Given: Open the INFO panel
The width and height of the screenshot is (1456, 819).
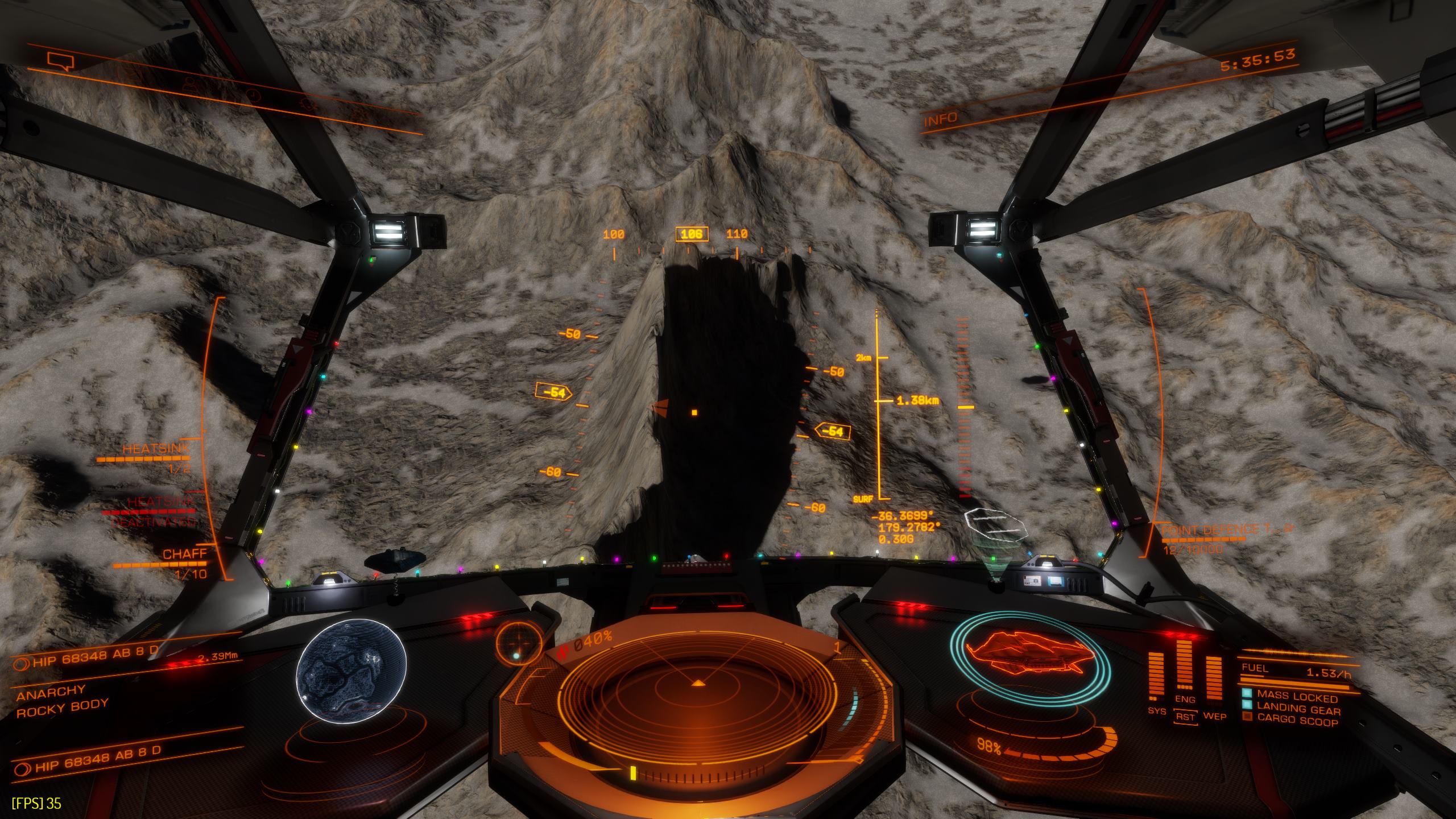Looking at the screenshot, I should (x=941, y=120).
